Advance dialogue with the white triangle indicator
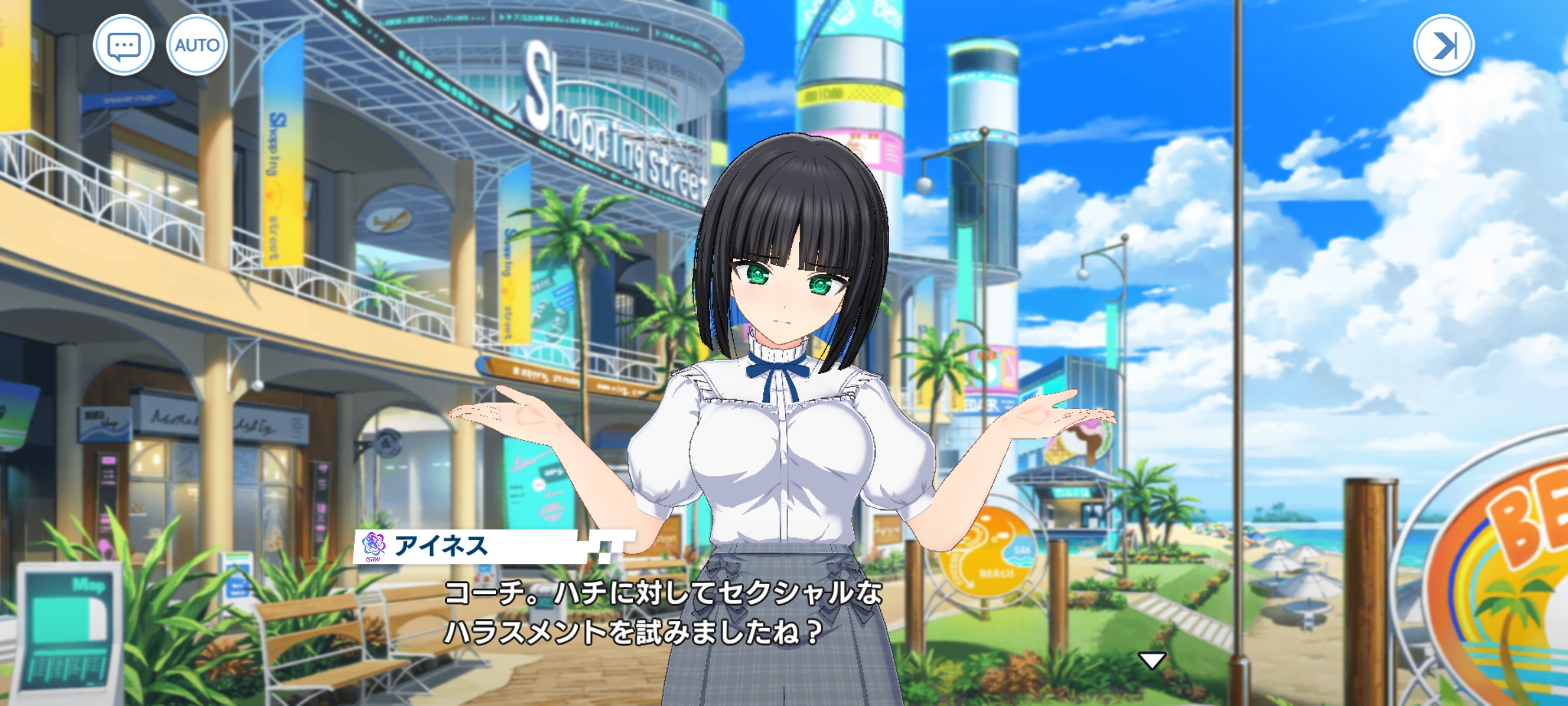 pos(1152,661)
